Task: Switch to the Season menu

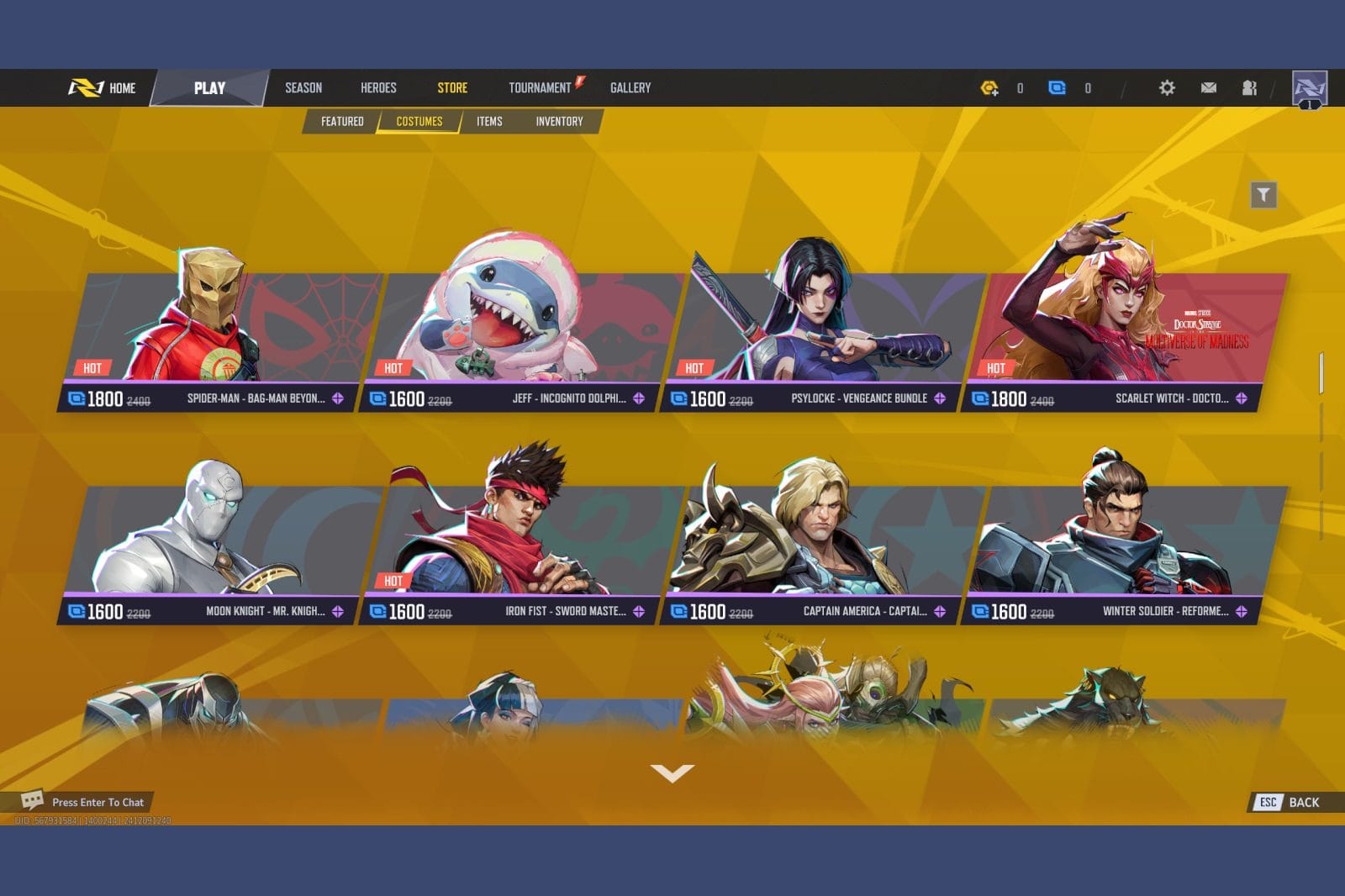Action: pyautogui.click(x=303, y=87)
